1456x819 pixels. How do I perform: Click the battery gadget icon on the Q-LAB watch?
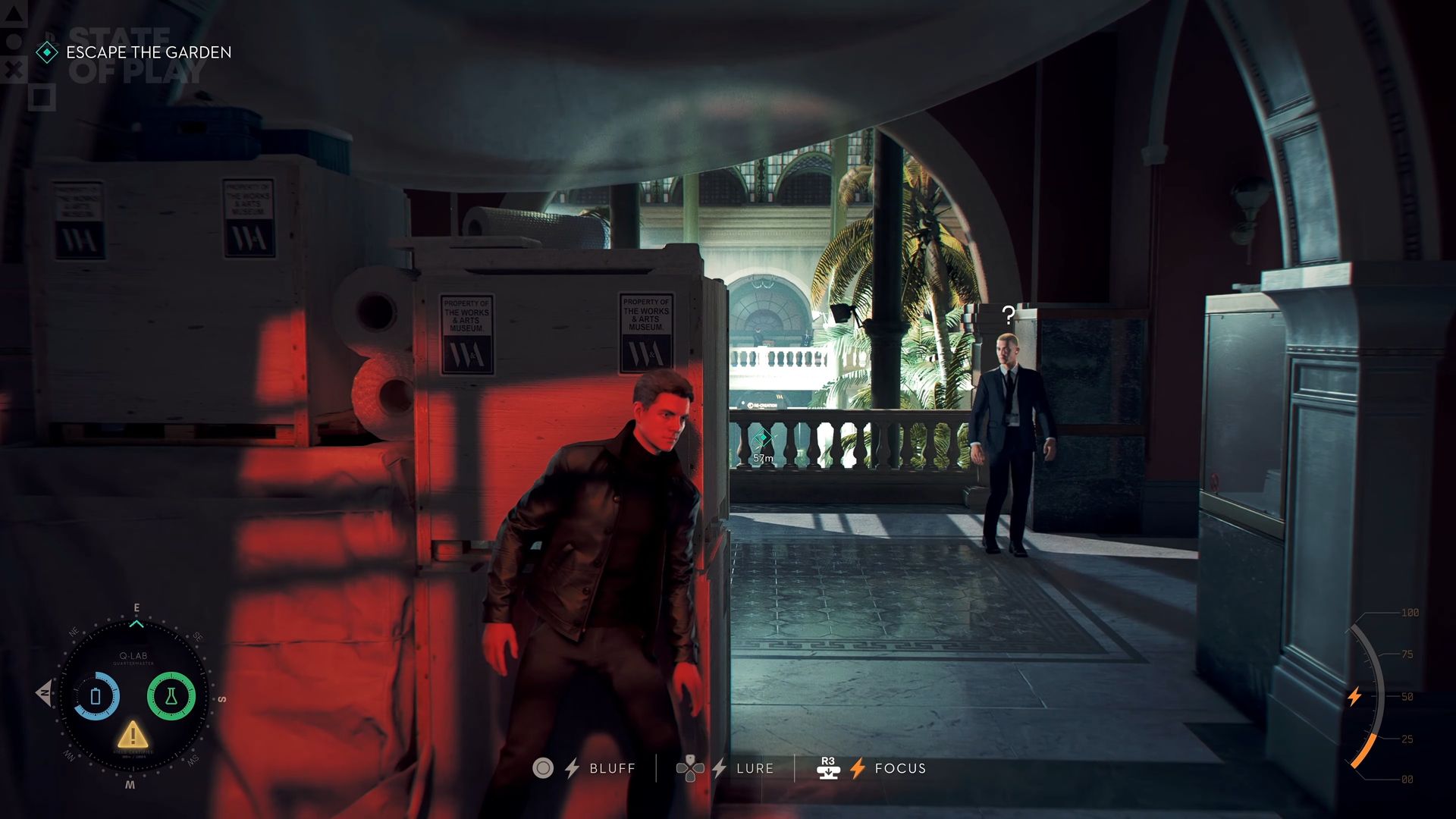96,696
